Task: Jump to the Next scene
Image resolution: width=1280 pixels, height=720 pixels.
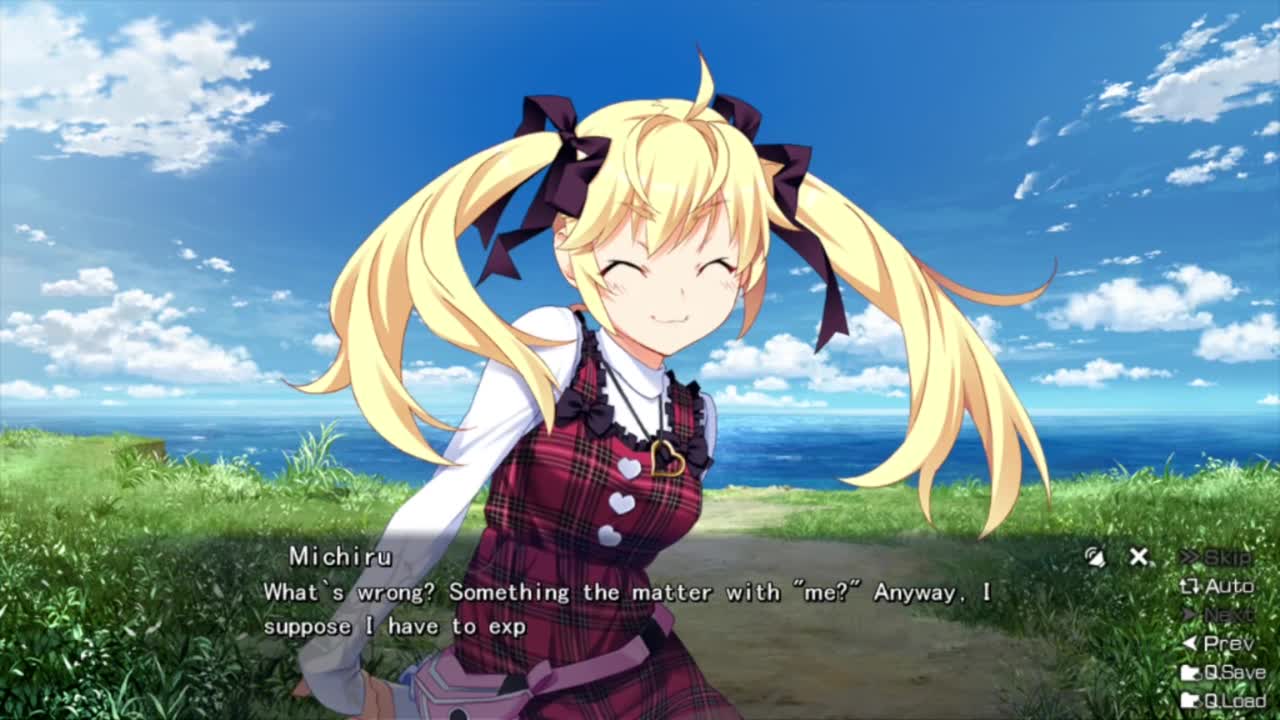Action: coord(1217,615)
